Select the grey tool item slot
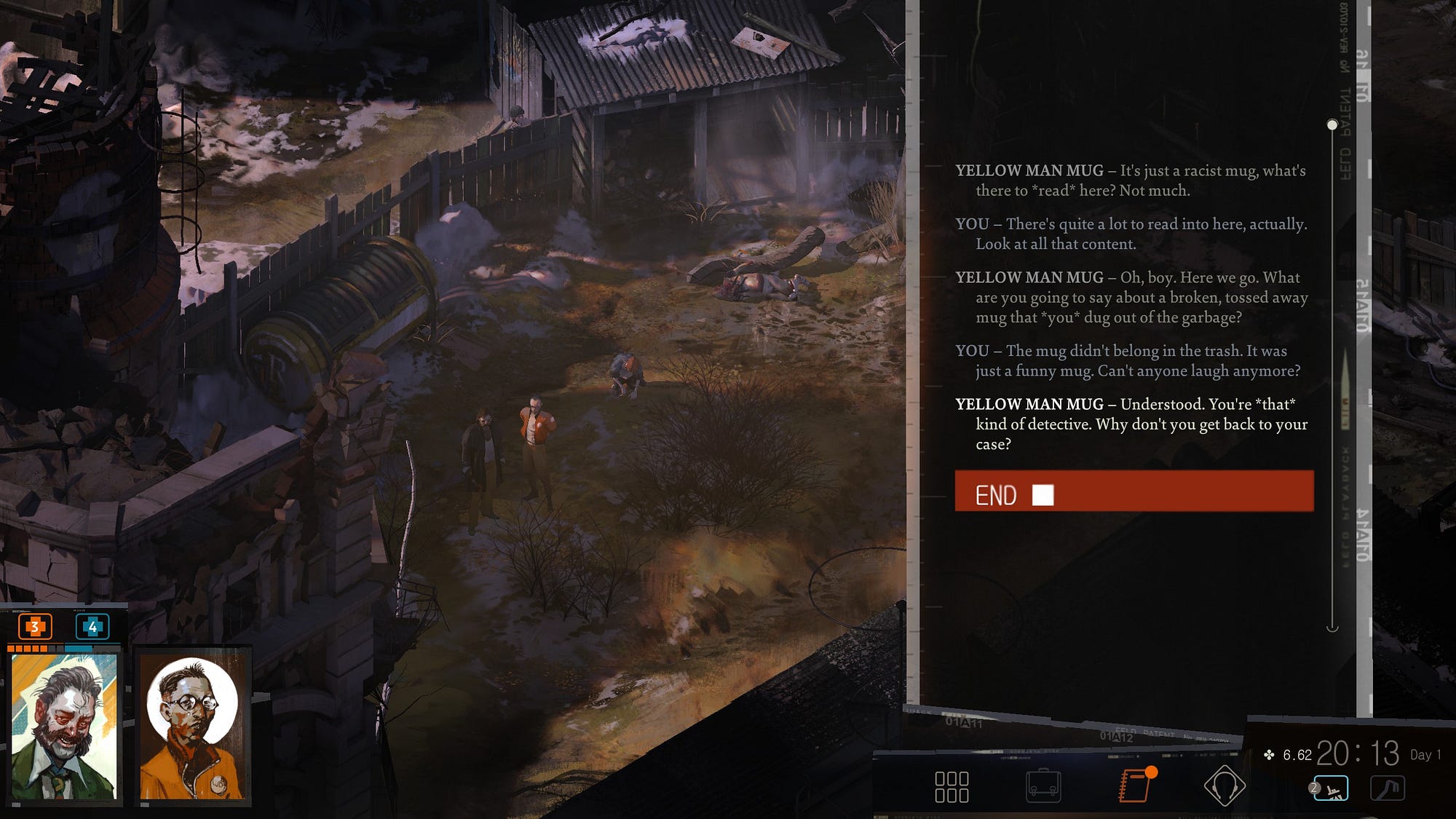Viewport: 1456px width, 819px height. pyautogui.click(x=1388, y=788)
